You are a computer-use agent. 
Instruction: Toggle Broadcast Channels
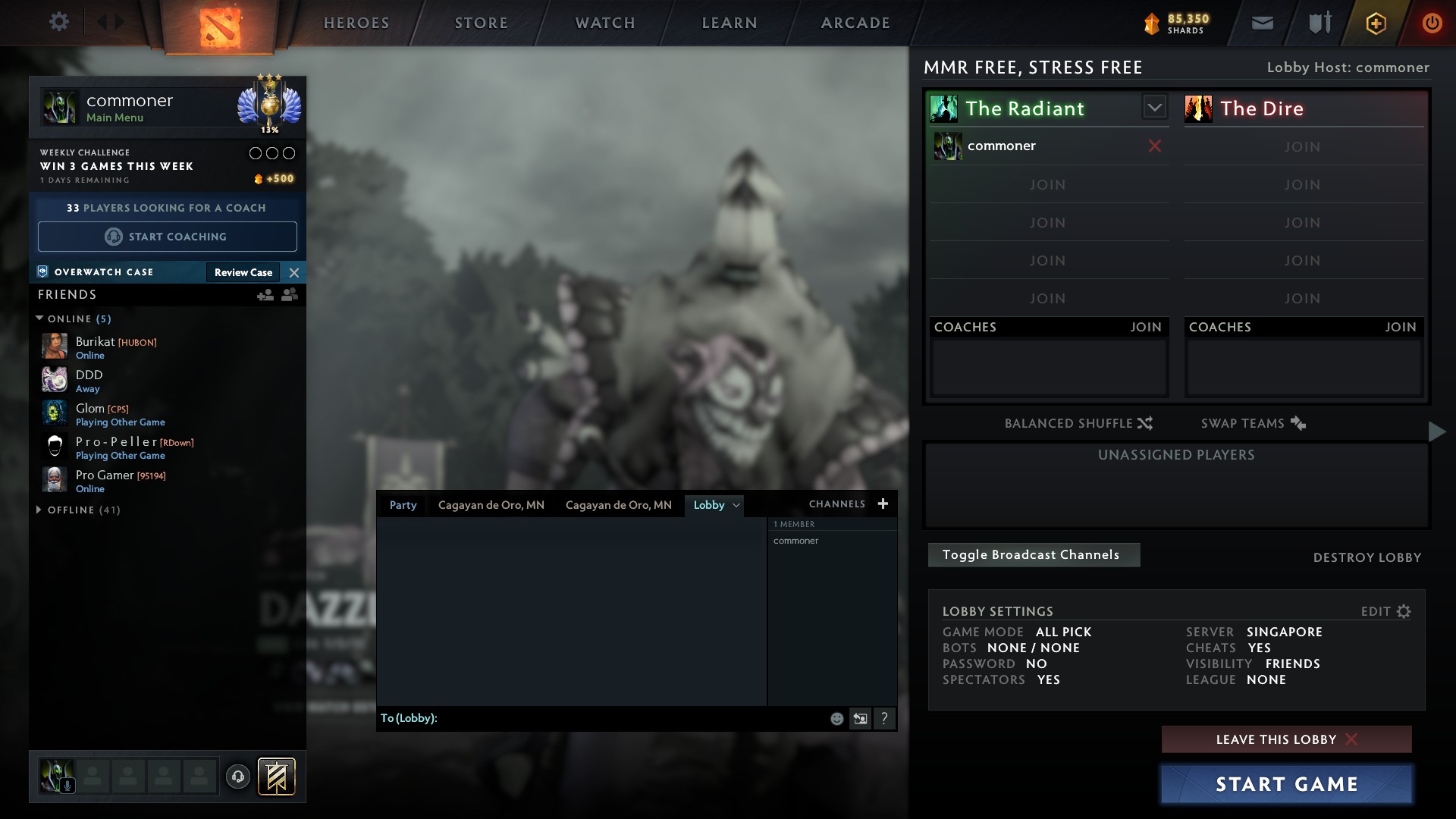pyautogui.click(x=1033, y=554)
